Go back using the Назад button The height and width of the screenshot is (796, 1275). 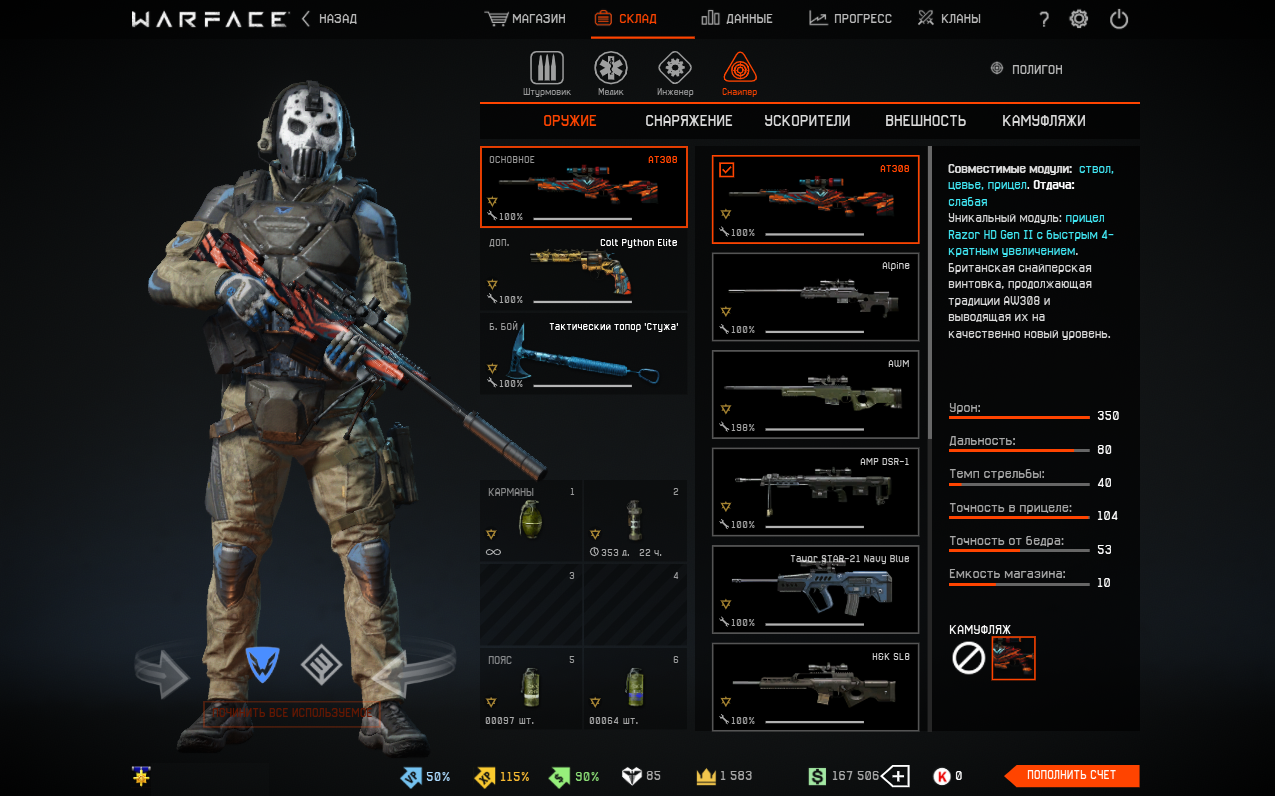tap(330, 19)
